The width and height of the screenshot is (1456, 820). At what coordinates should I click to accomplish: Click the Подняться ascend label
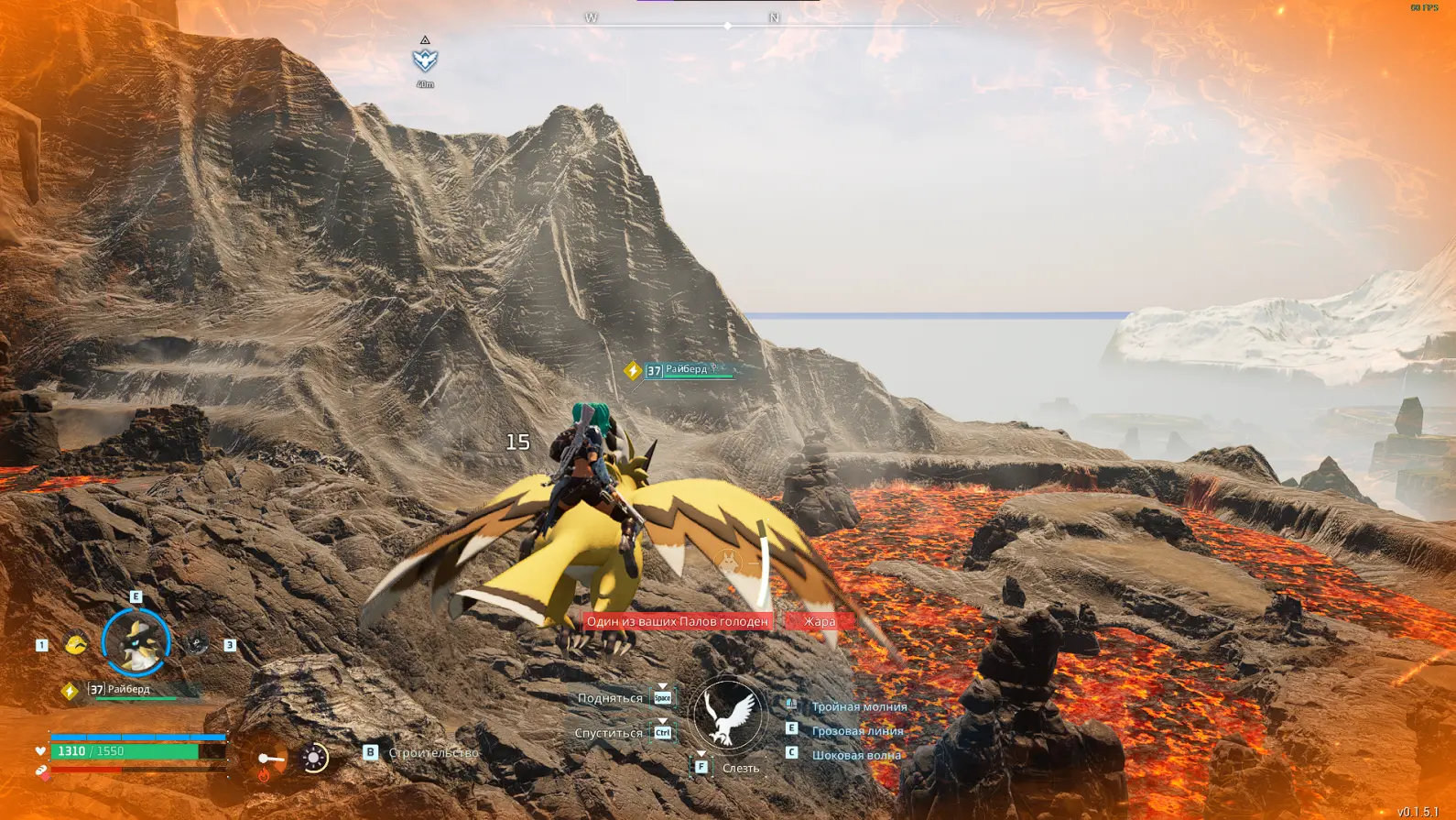click(610, 698)
